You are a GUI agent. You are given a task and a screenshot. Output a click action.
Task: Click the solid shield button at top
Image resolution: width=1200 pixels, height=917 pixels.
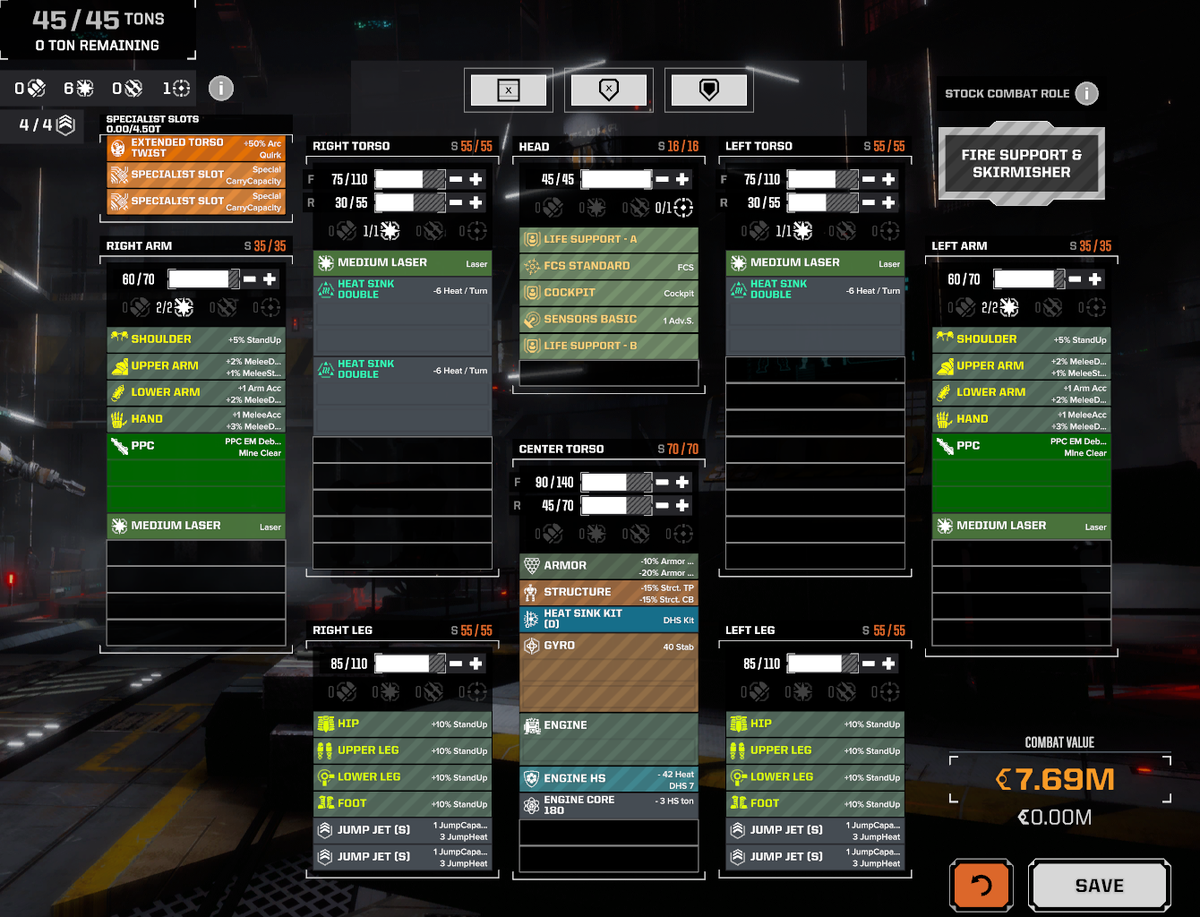pos(708,91)
